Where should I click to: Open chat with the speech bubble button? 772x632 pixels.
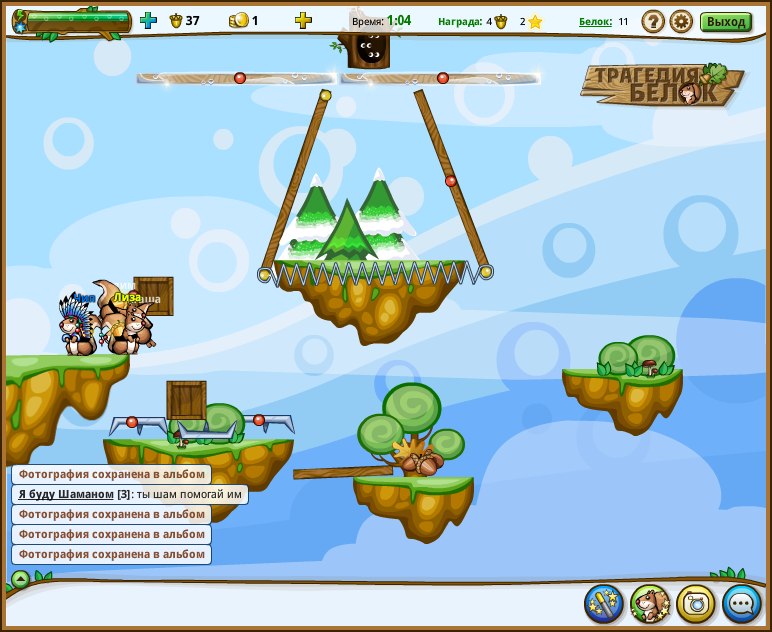[742, 603]
